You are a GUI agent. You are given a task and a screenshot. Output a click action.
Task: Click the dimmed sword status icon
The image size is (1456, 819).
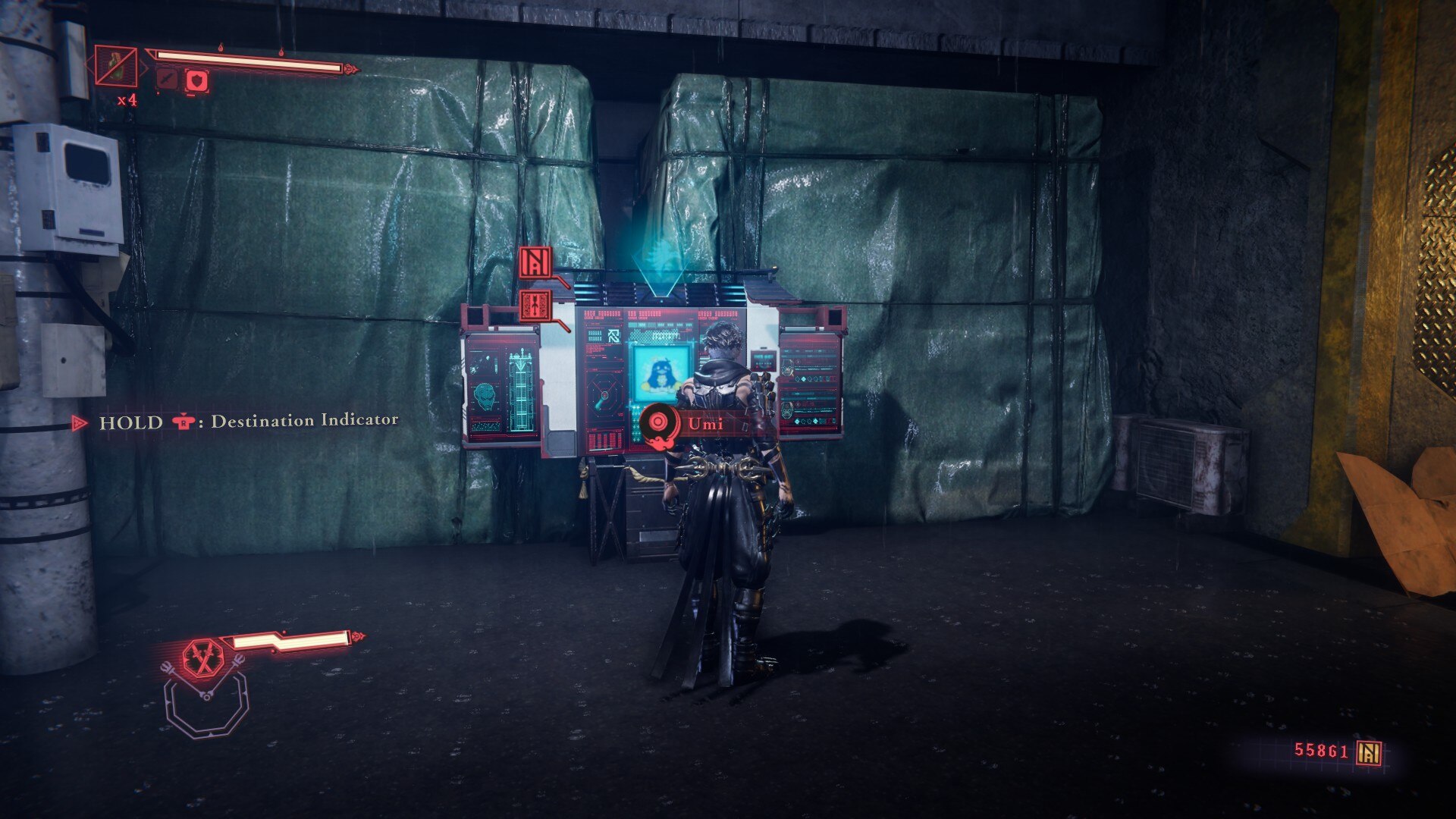tap(167, 79)
